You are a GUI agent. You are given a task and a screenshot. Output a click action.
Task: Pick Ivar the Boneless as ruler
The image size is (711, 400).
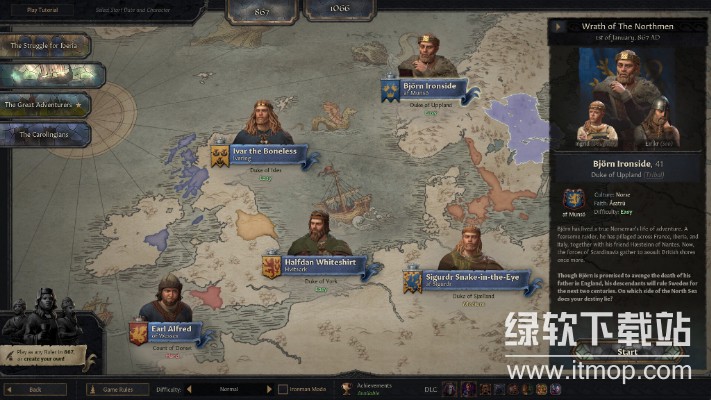click(x=264, y=153)
